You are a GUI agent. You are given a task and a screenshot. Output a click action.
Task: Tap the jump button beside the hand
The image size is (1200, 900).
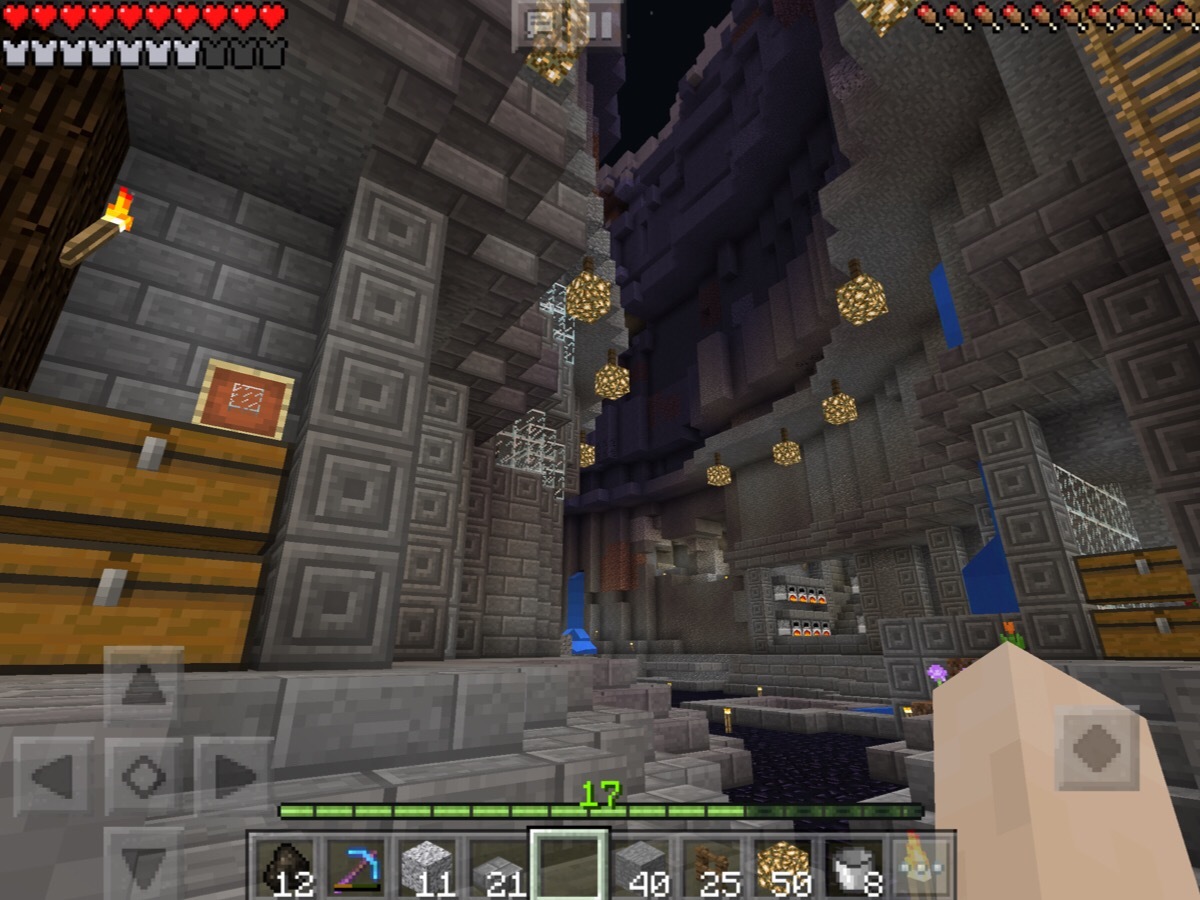point(1096,748)
